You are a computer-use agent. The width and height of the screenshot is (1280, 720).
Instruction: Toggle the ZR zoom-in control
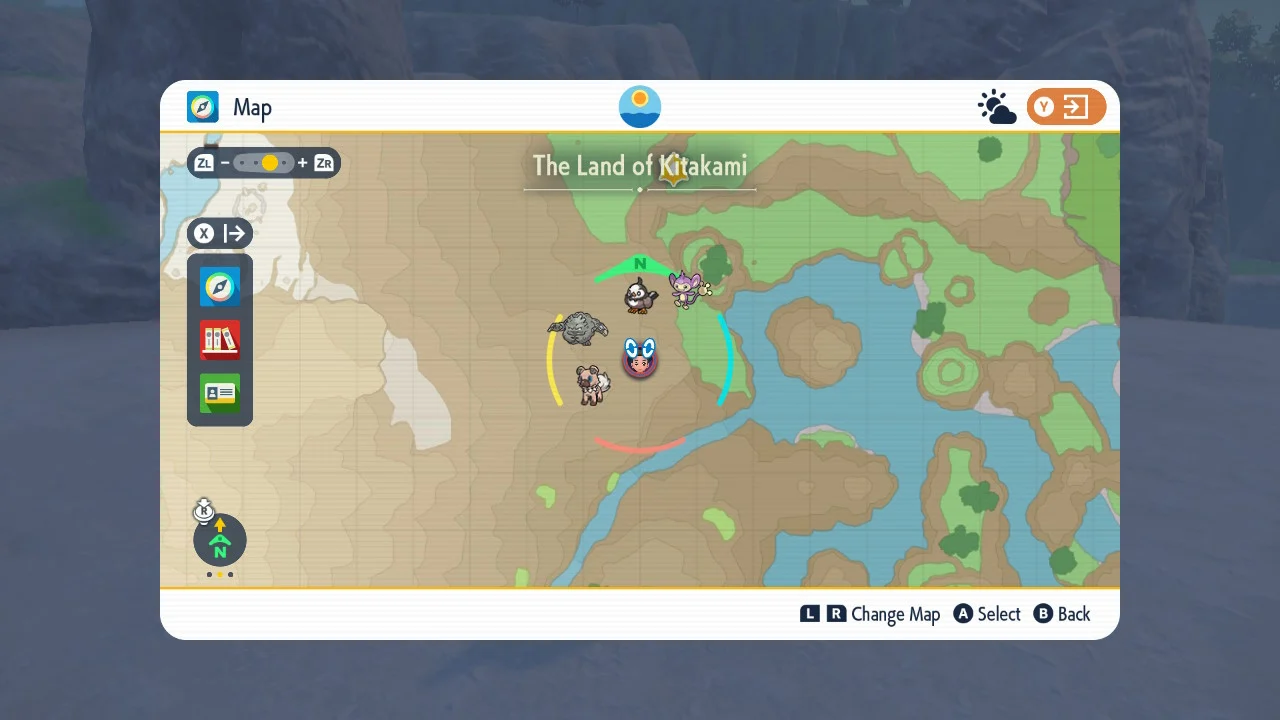[322, 162]
